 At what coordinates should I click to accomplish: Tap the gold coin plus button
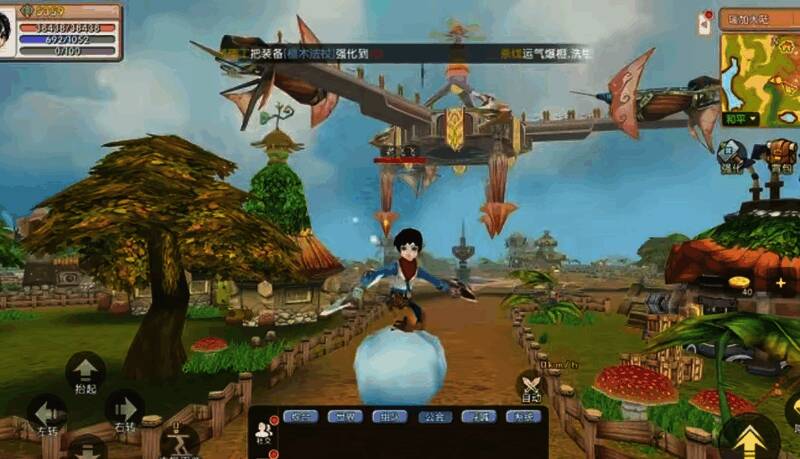tap(781, 283)
